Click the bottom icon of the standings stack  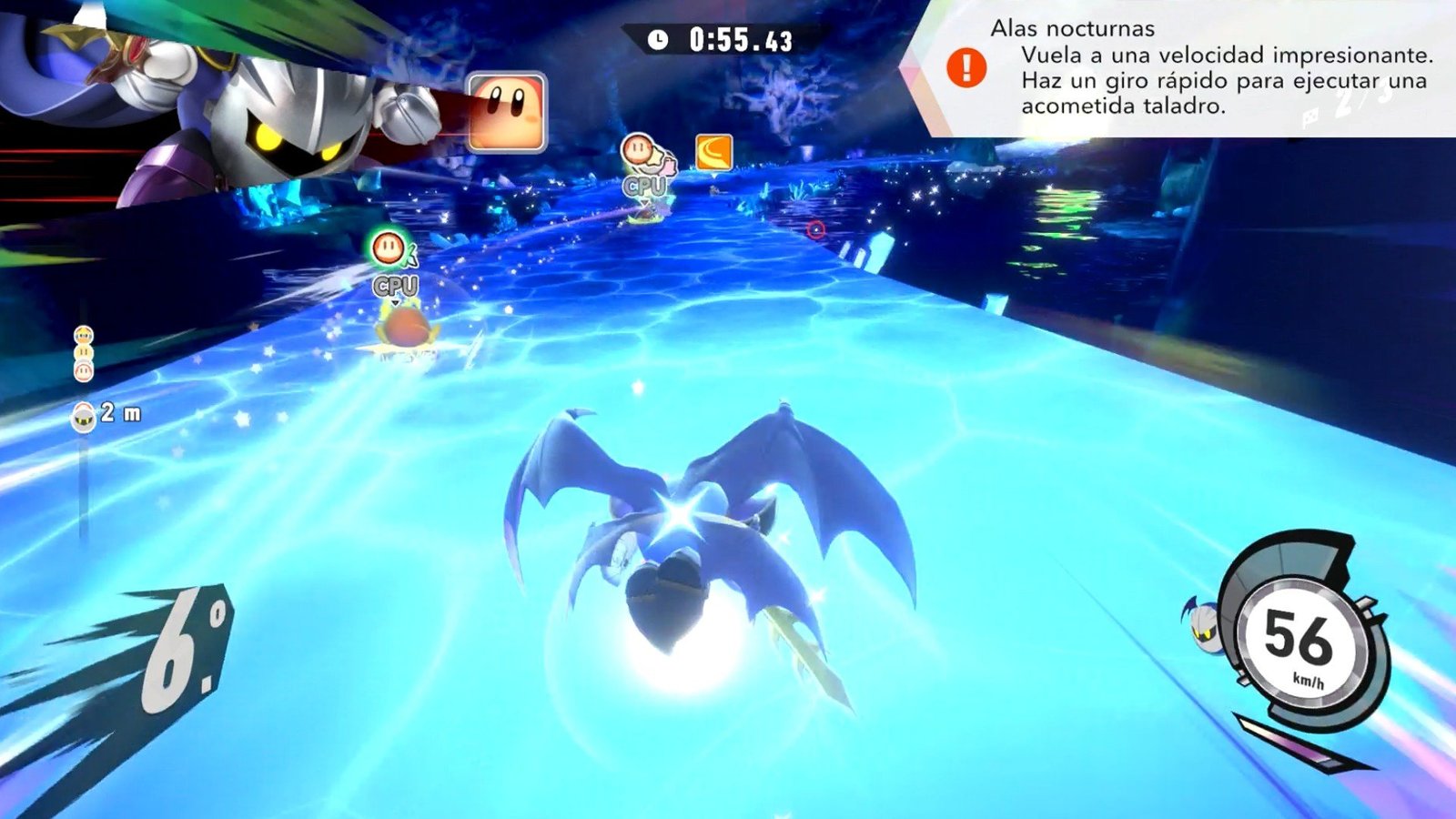pyautogui.click(x=84, y=371)
